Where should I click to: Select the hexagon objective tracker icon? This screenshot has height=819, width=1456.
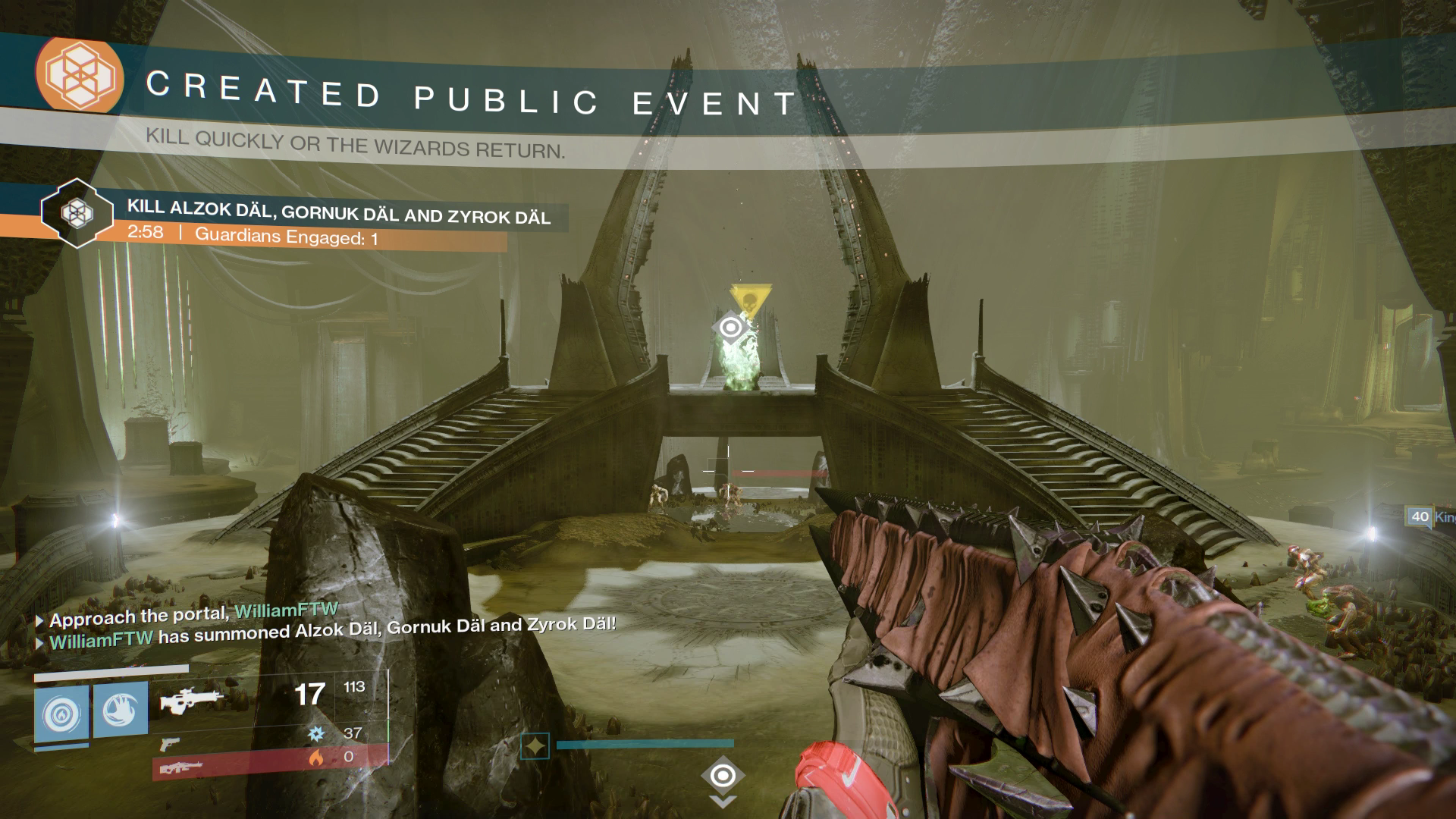(77, 213)
